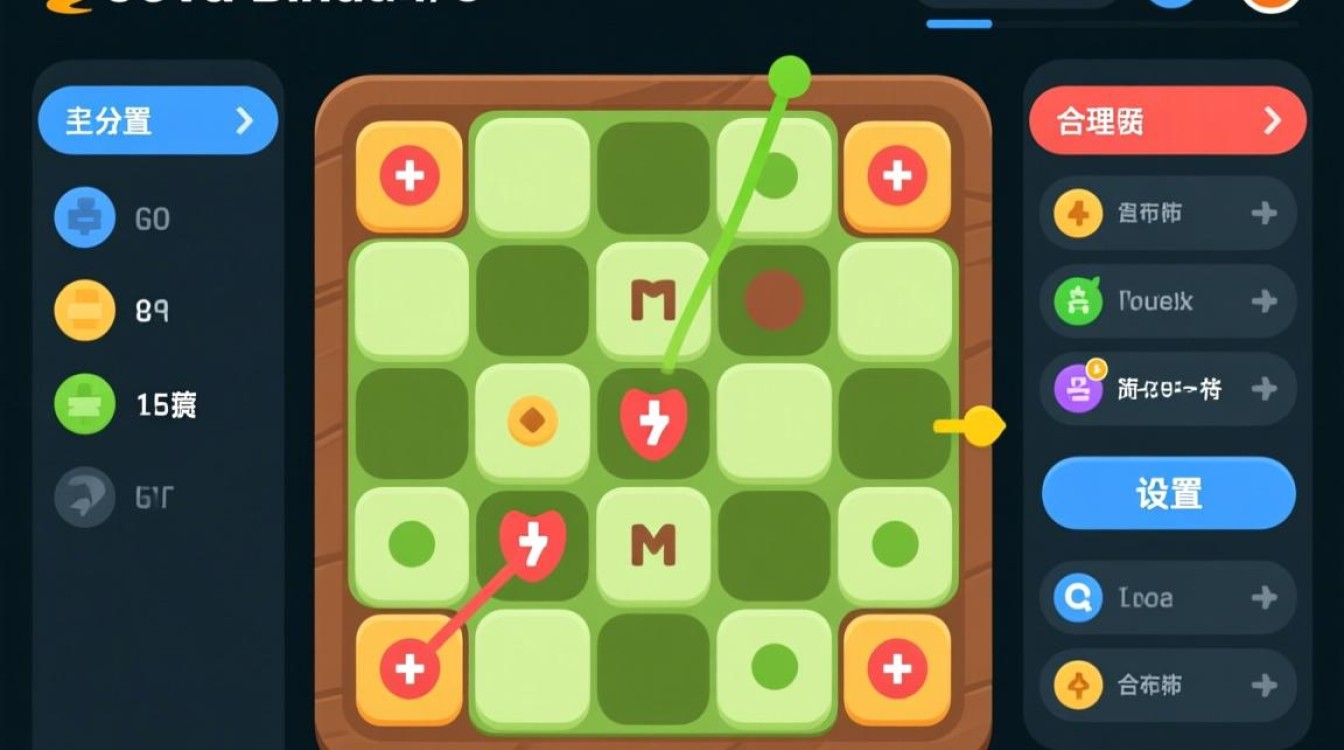Click the brown dot tile on the board
The image size is (1344, 750).
tap(775, 299)
